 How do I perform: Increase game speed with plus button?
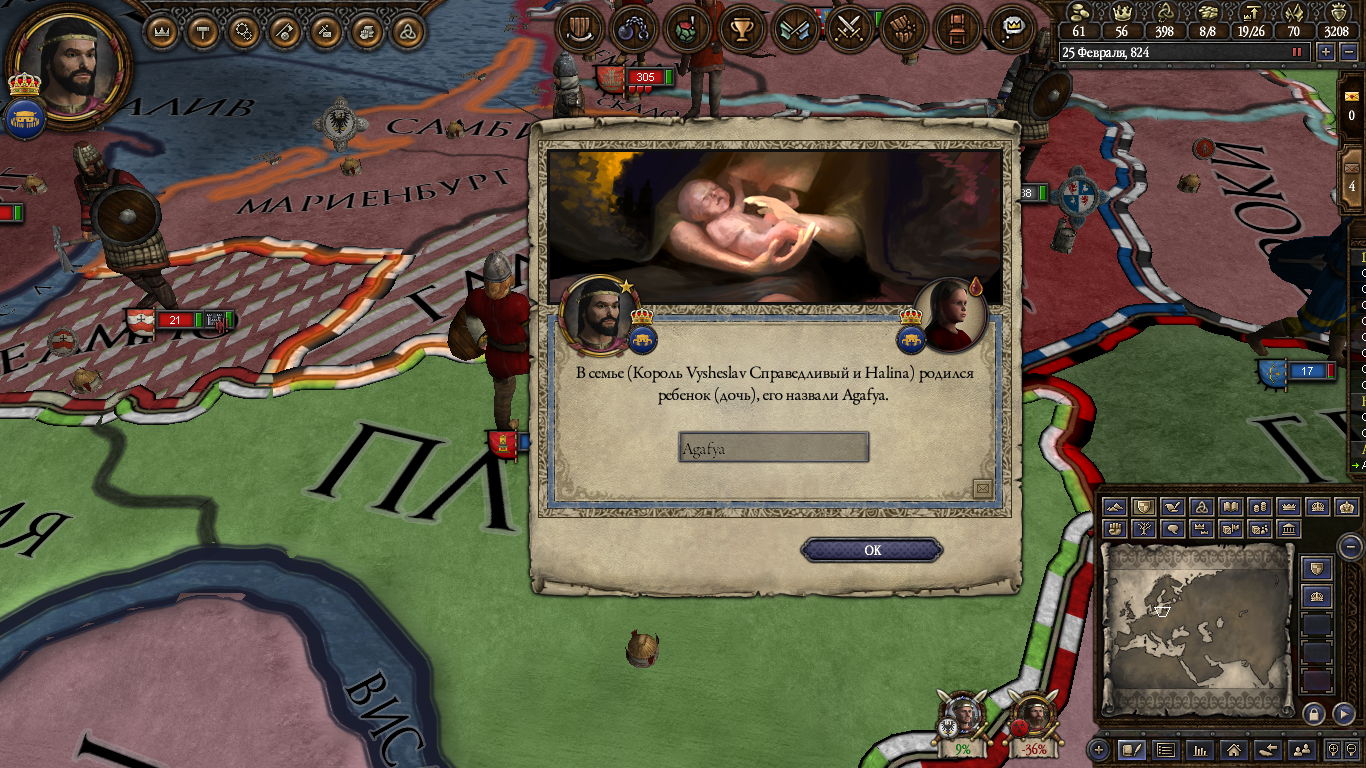[x=1326, y=52]
